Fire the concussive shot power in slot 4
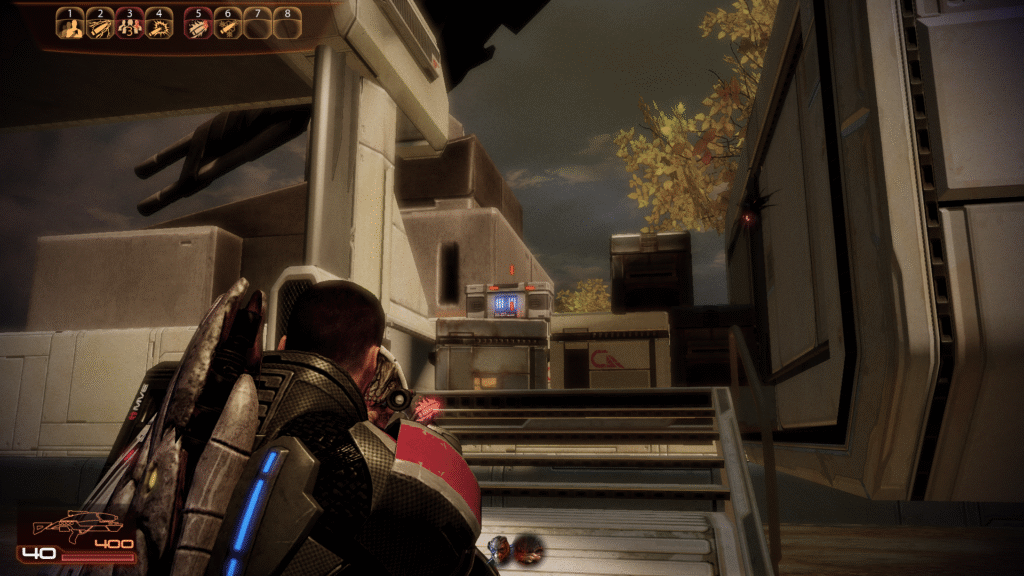This screenshot has height=576, width=1024. pyautogui.click(x=159, y=26)
